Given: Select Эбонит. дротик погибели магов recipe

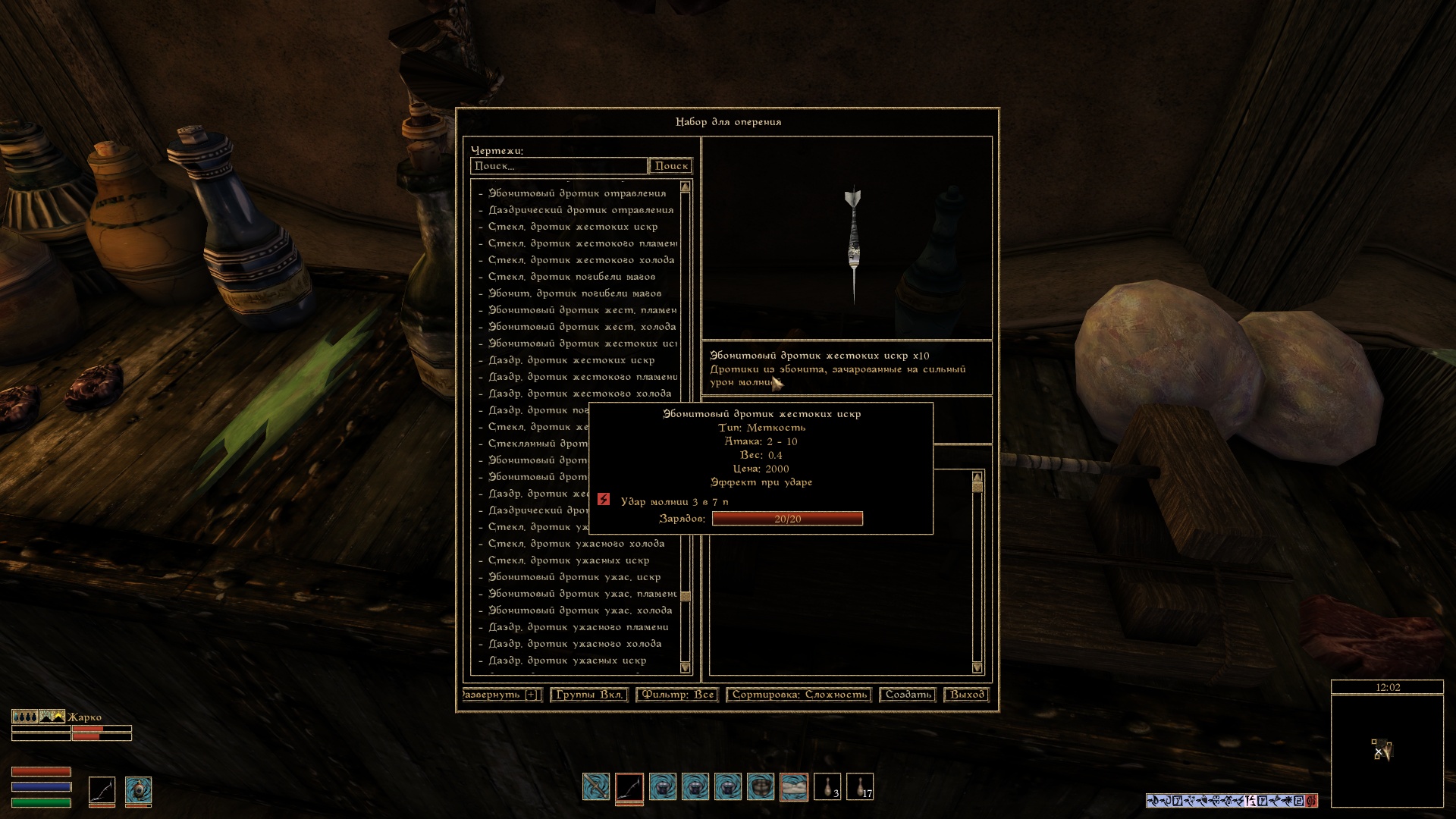Looking at the screenshot, I should pyautogui.click(x=574, y=293).
